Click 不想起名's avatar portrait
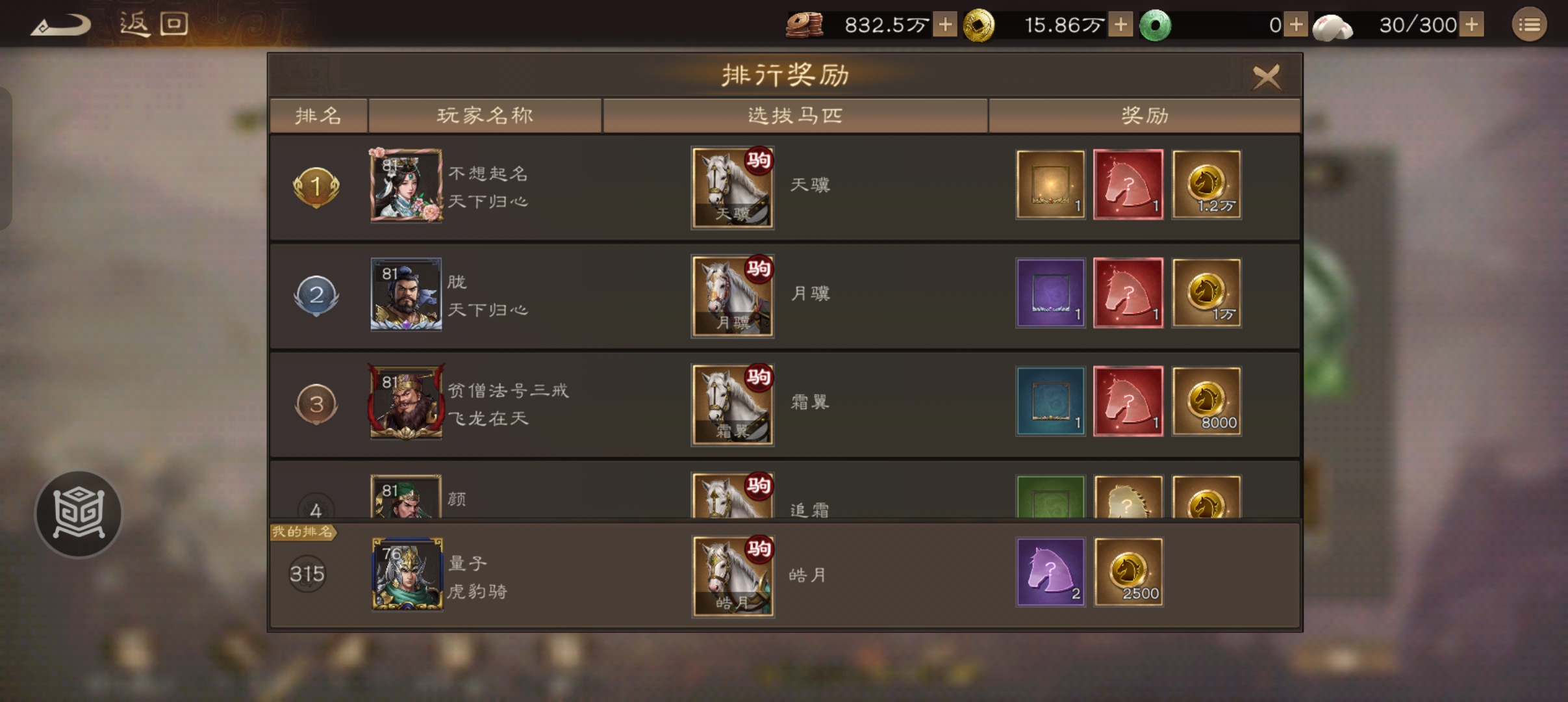 (x=406, y=187)
